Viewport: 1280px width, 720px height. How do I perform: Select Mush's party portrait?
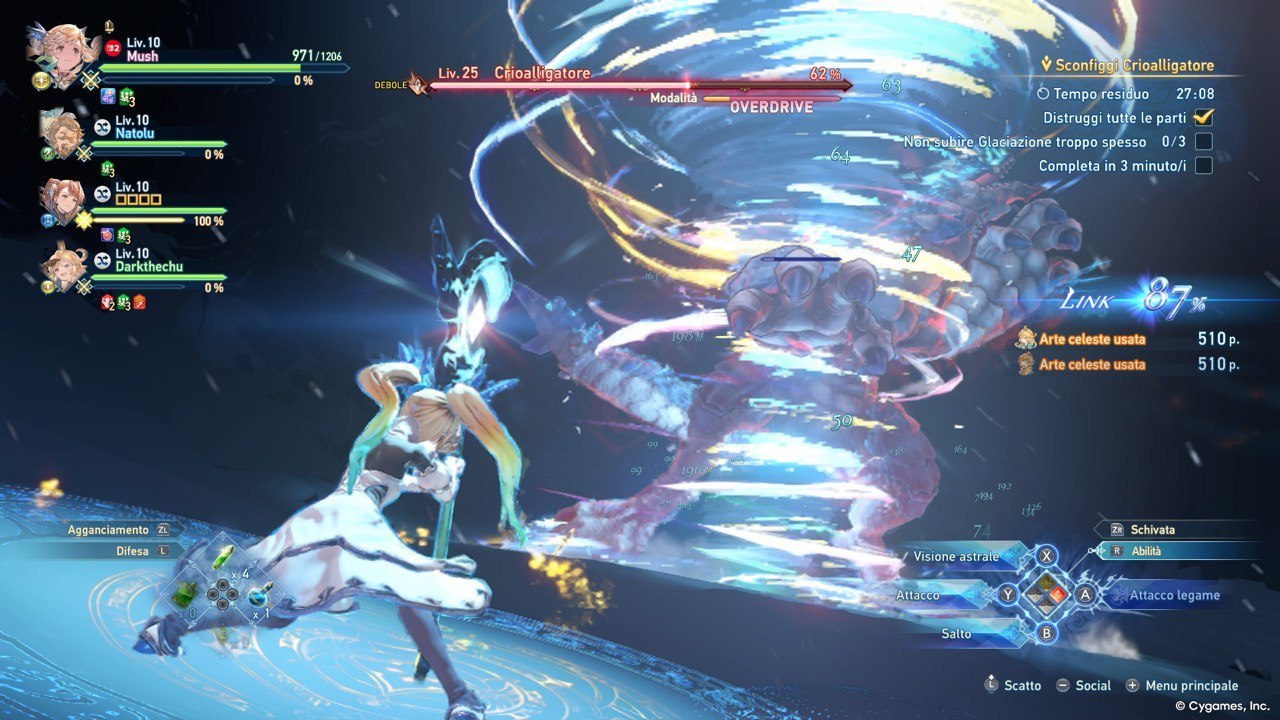click(65, 53)
